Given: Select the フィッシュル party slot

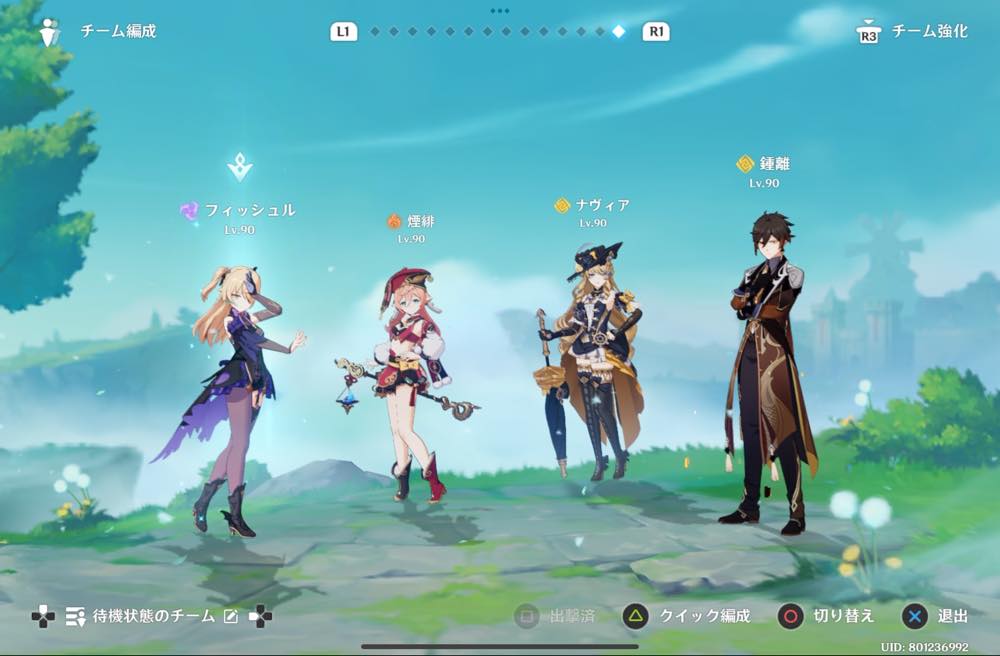Looking at the screenshot, I should tap(238, 380).
